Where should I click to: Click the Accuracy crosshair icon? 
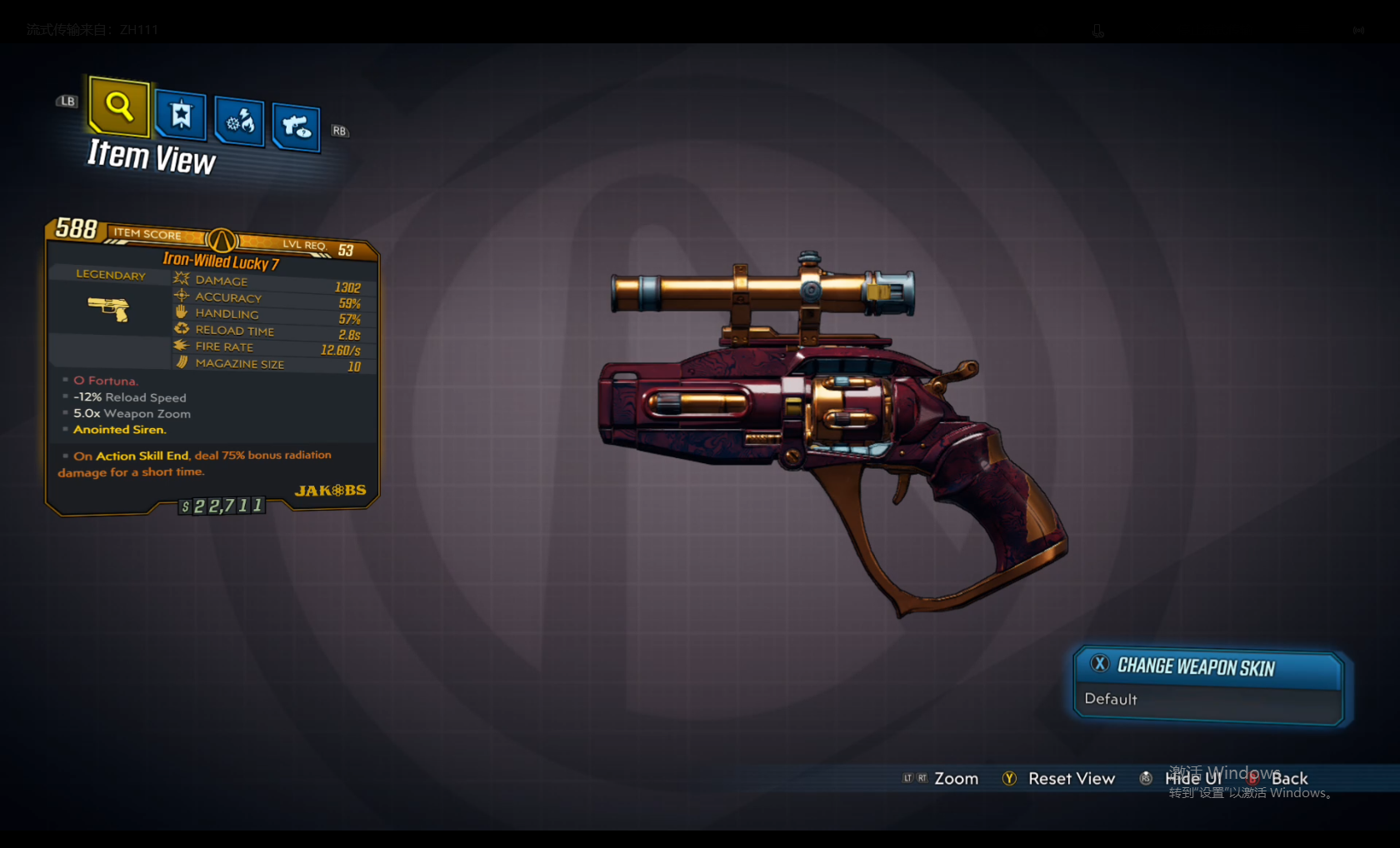click(x=182, y=295)
